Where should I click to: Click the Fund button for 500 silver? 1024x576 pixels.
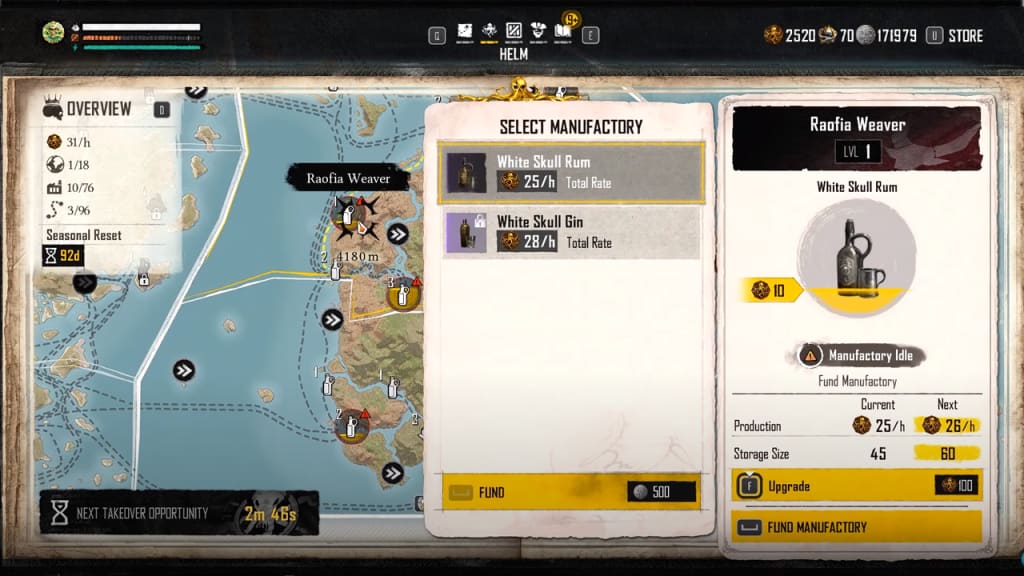pyautogui.click(x=570, y=492)
